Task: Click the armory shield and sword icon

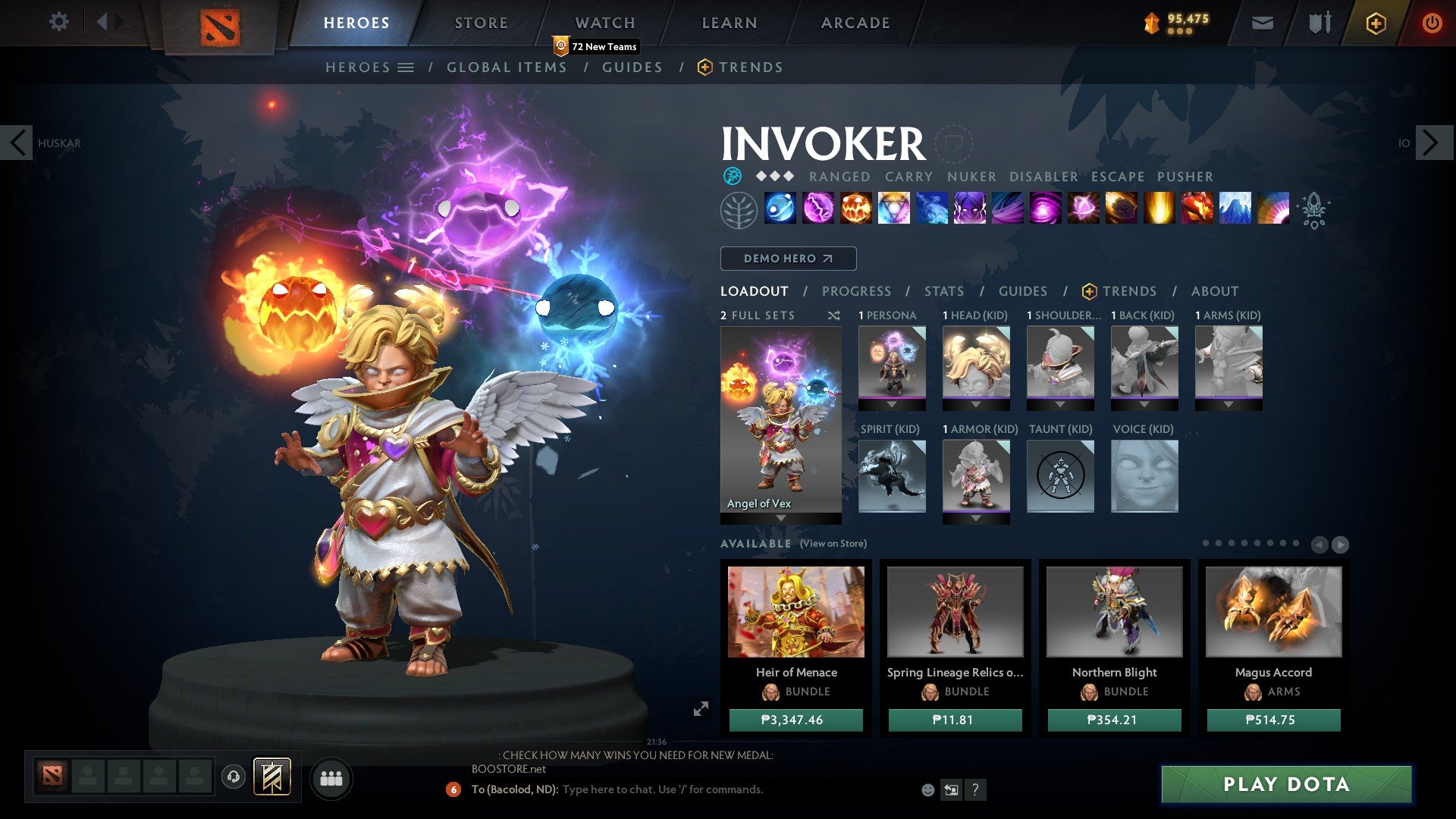Action: click(x=1319, y=23)
